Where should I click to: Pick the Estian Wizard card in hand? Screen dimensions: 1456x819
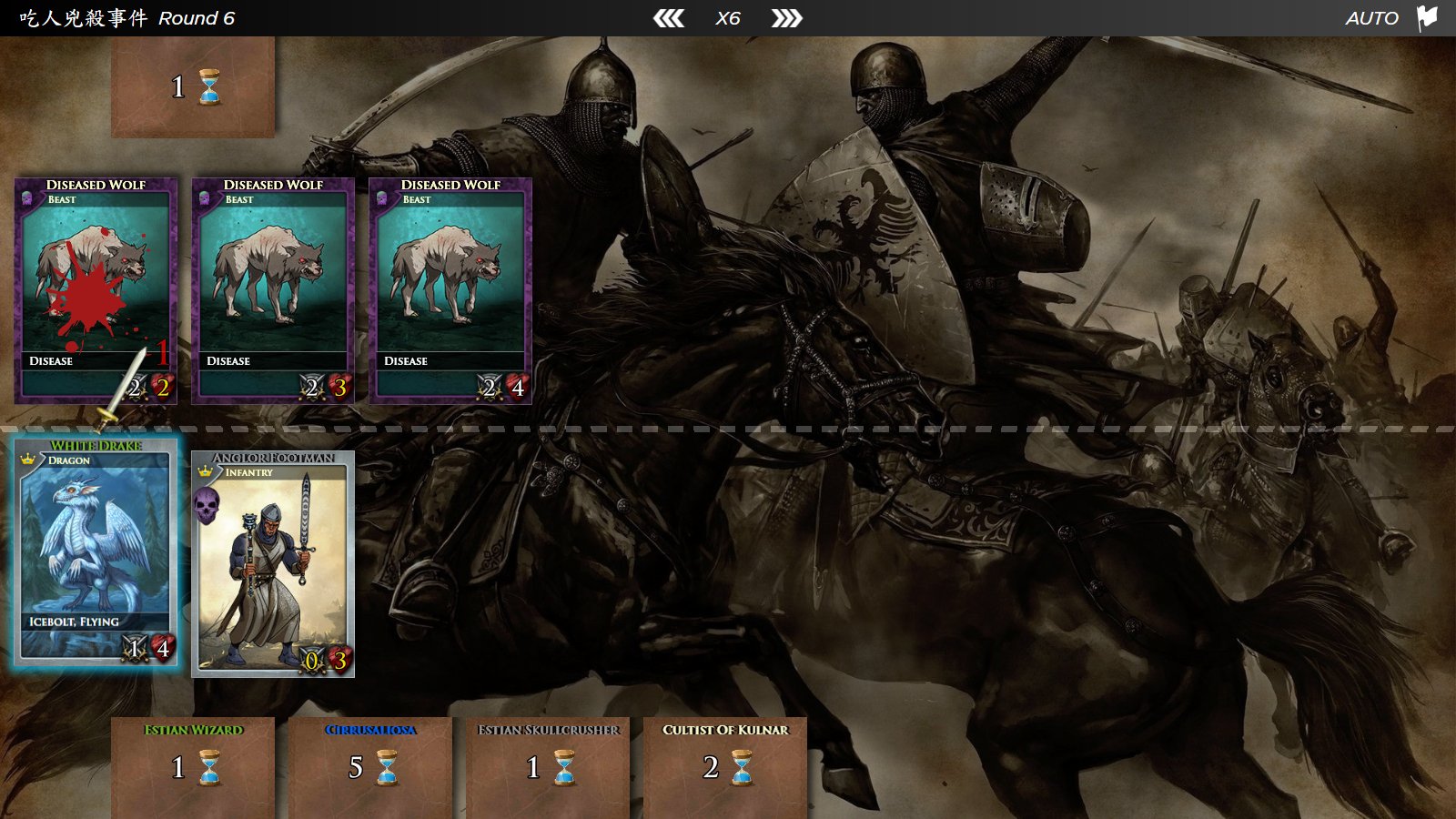(193, 766)
